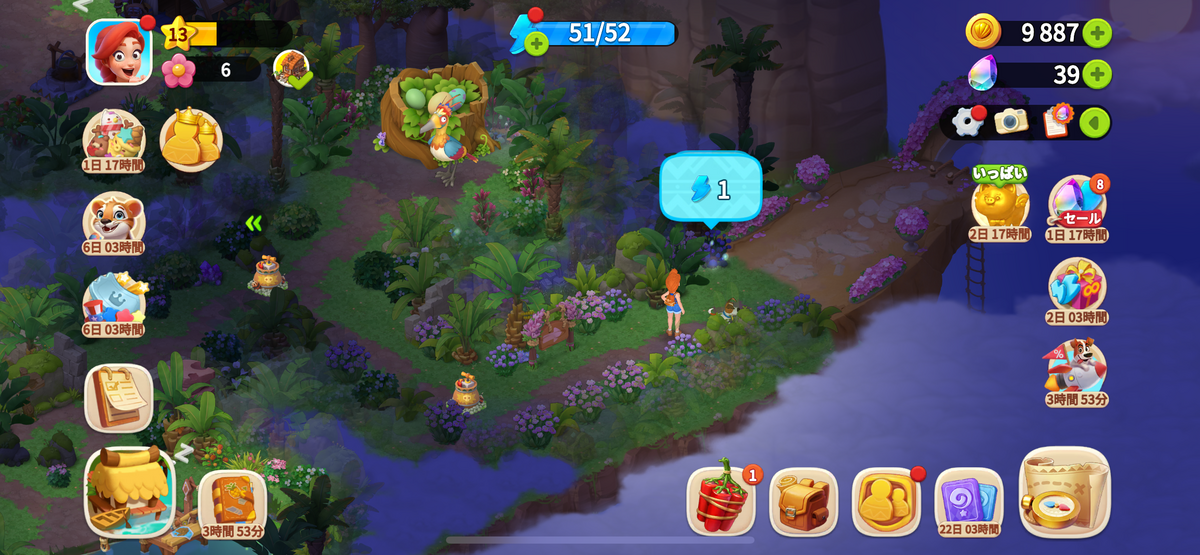Open the friends social menu
The image size is (1200, 555).
point(886,500)
